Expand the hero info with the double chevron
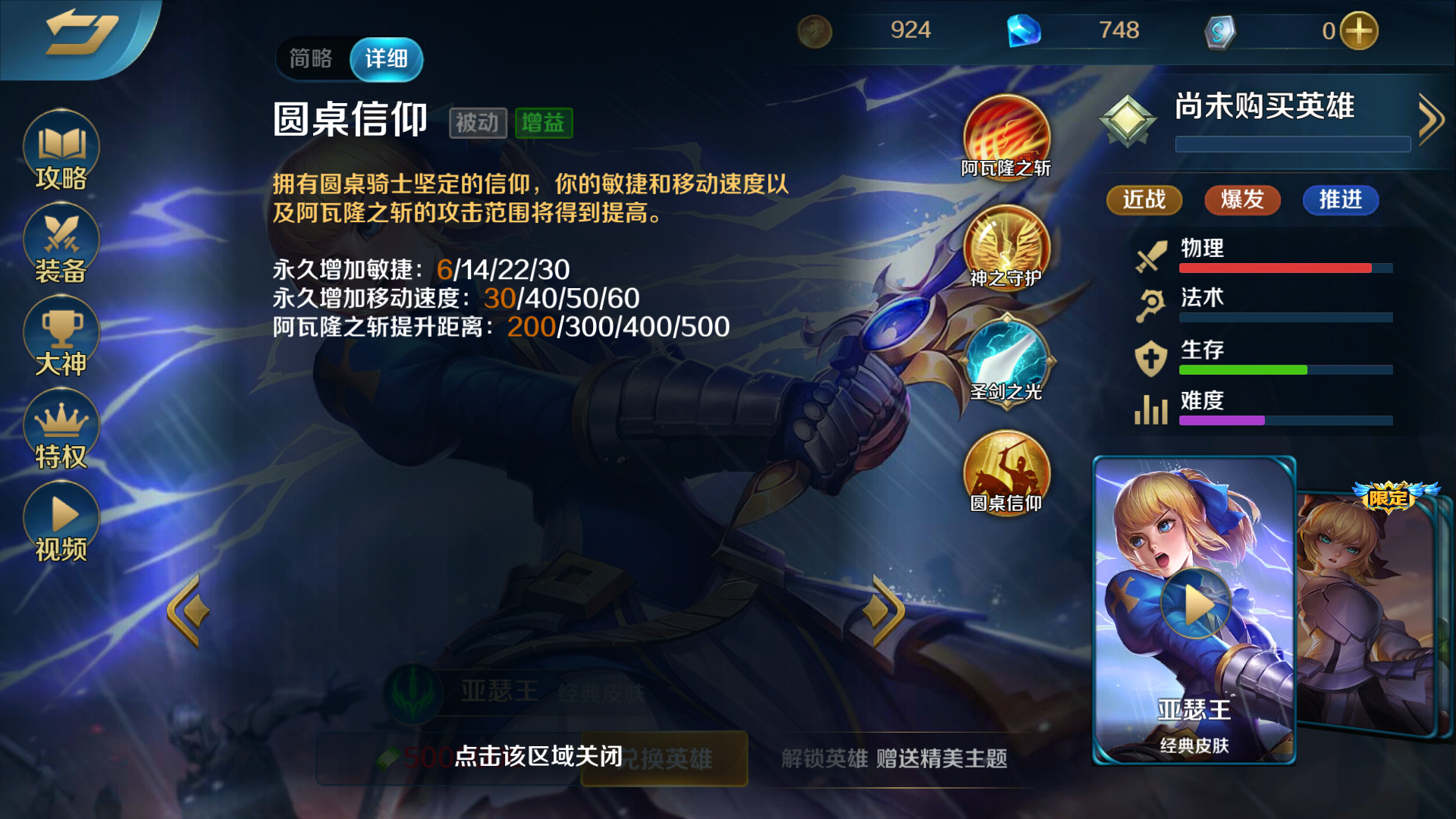This screenshot has height=819, width=1456. 1430,118
